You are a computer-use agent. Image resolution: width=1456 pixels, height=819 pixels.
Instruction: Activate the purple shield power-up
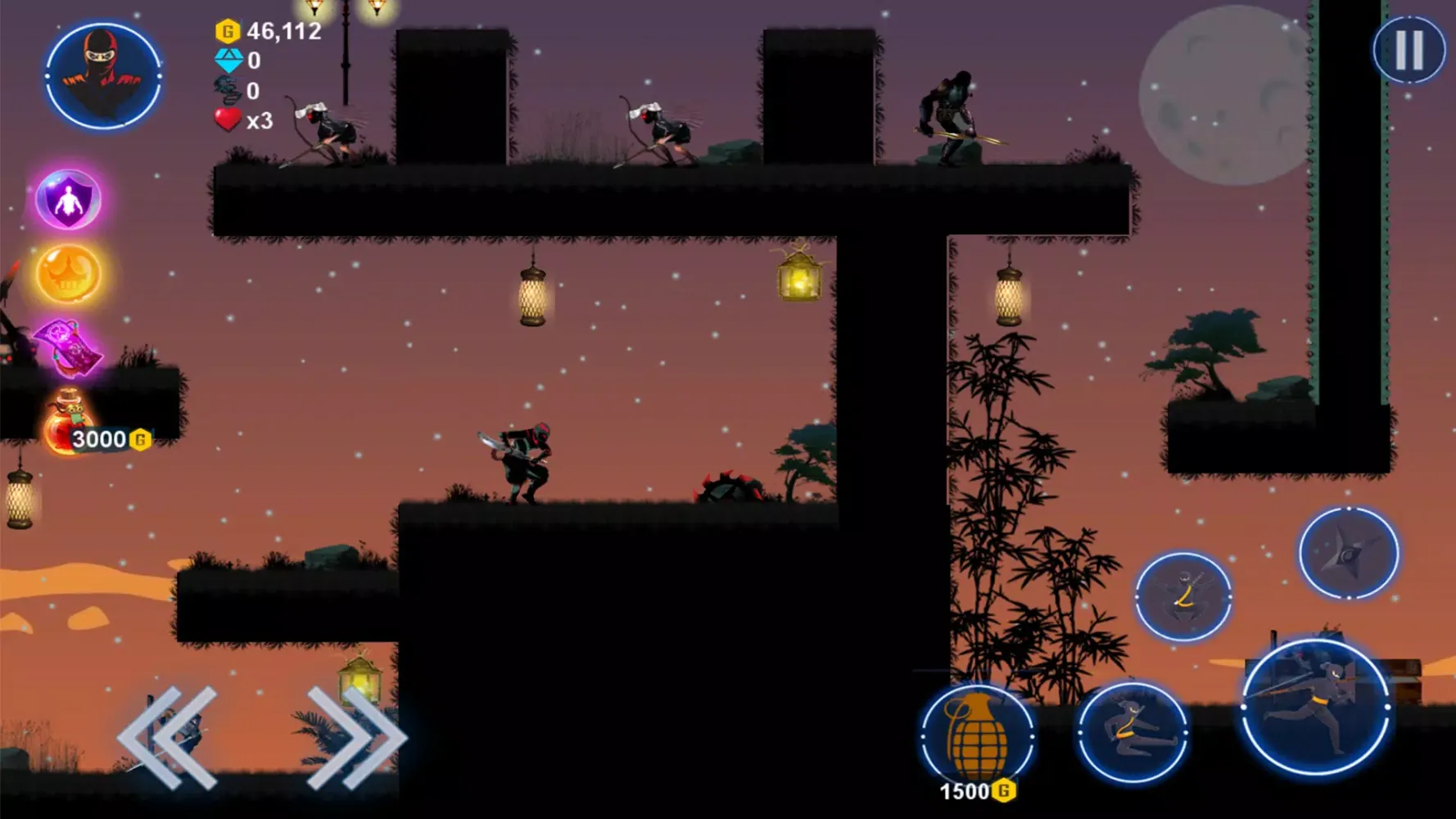click(68, 199)
